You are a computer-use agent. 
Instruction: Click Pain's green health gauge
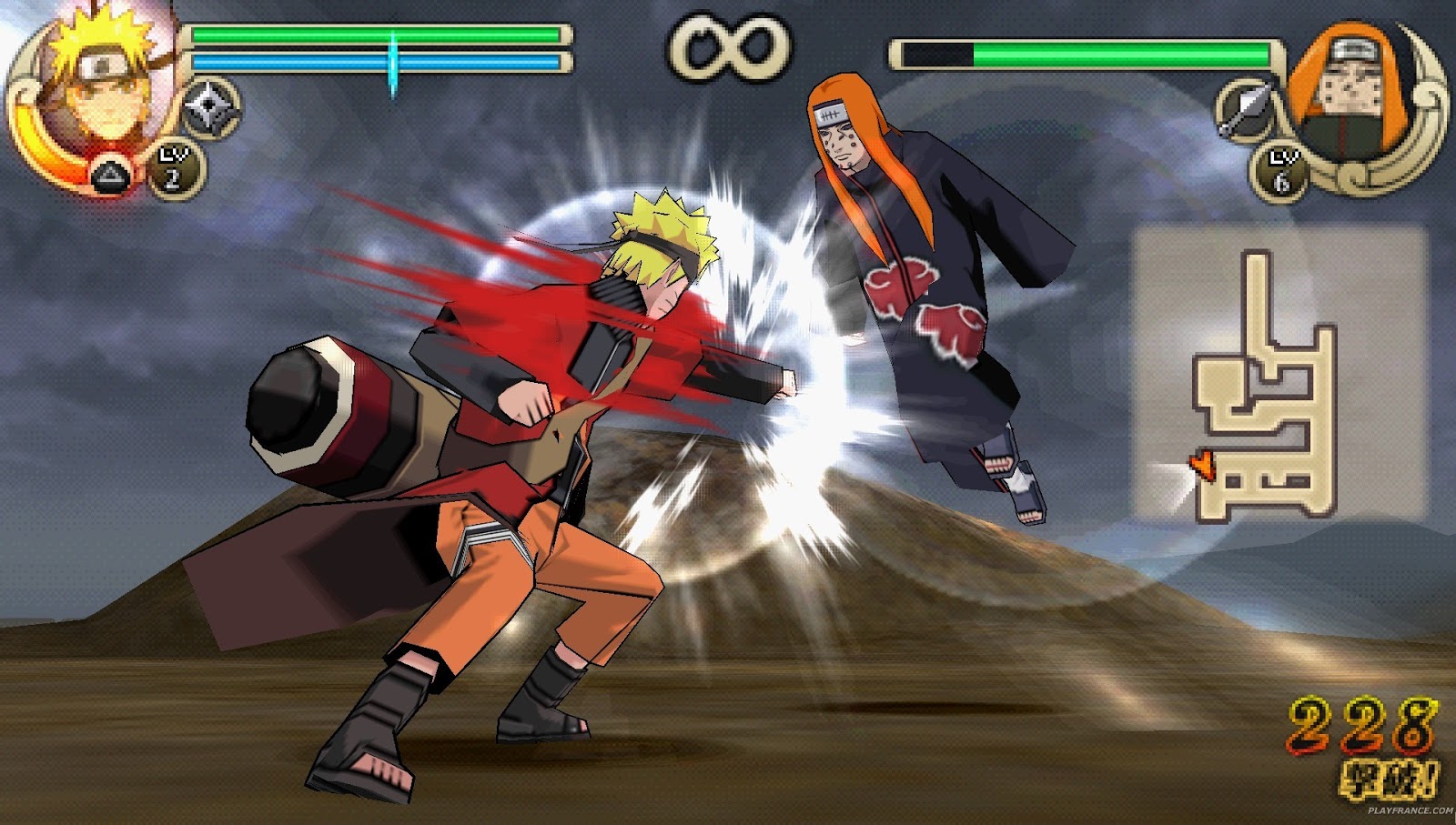[x=1119, y=55]
